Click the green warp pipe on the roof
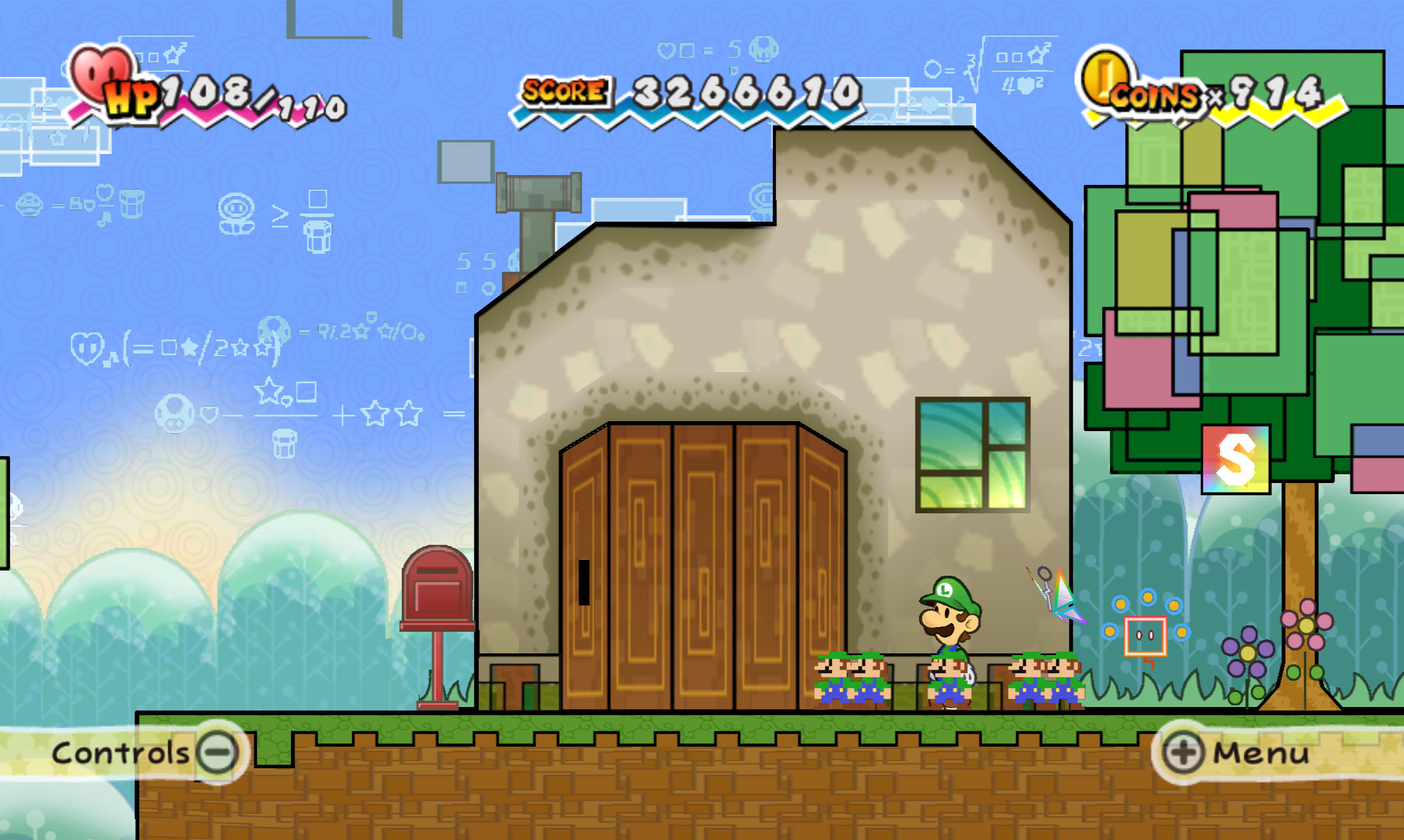This screenshot has height=840, width=1404. click(x=540, y=192)
